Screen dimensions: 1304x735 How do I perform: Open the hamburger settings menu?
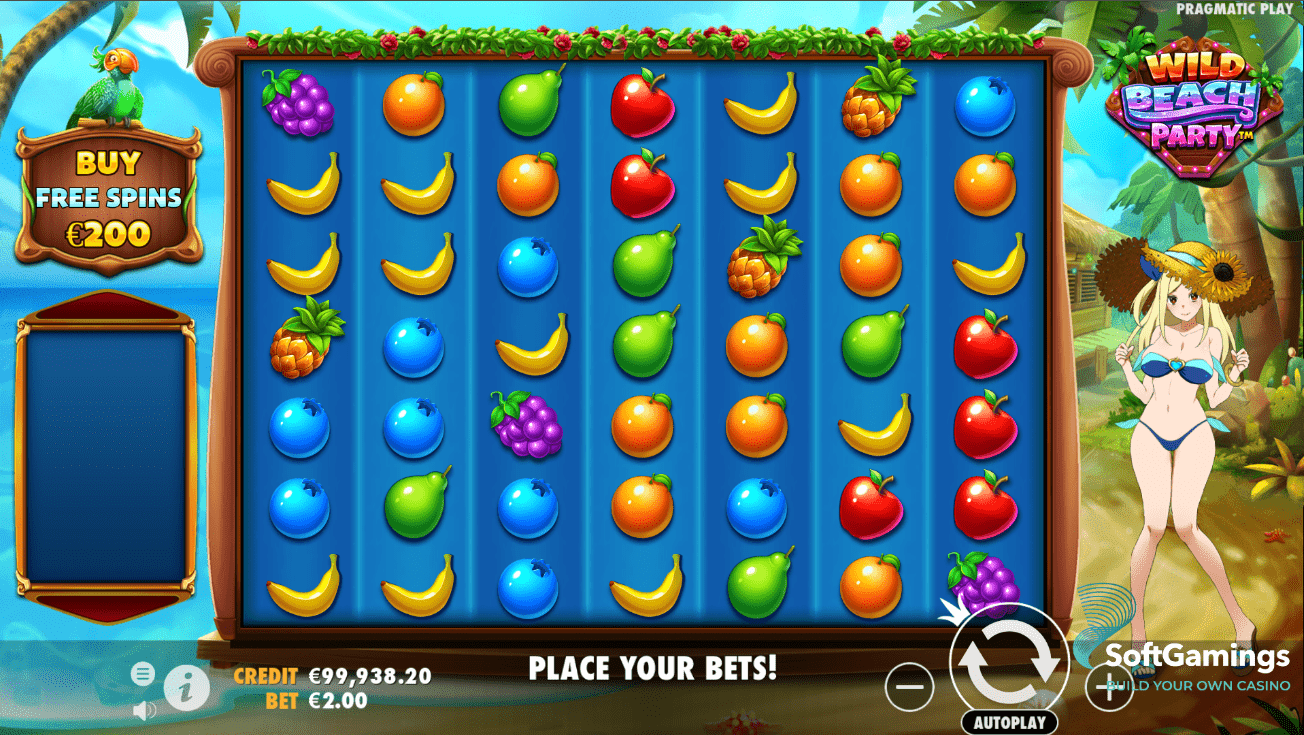click(x=143, y=674)
